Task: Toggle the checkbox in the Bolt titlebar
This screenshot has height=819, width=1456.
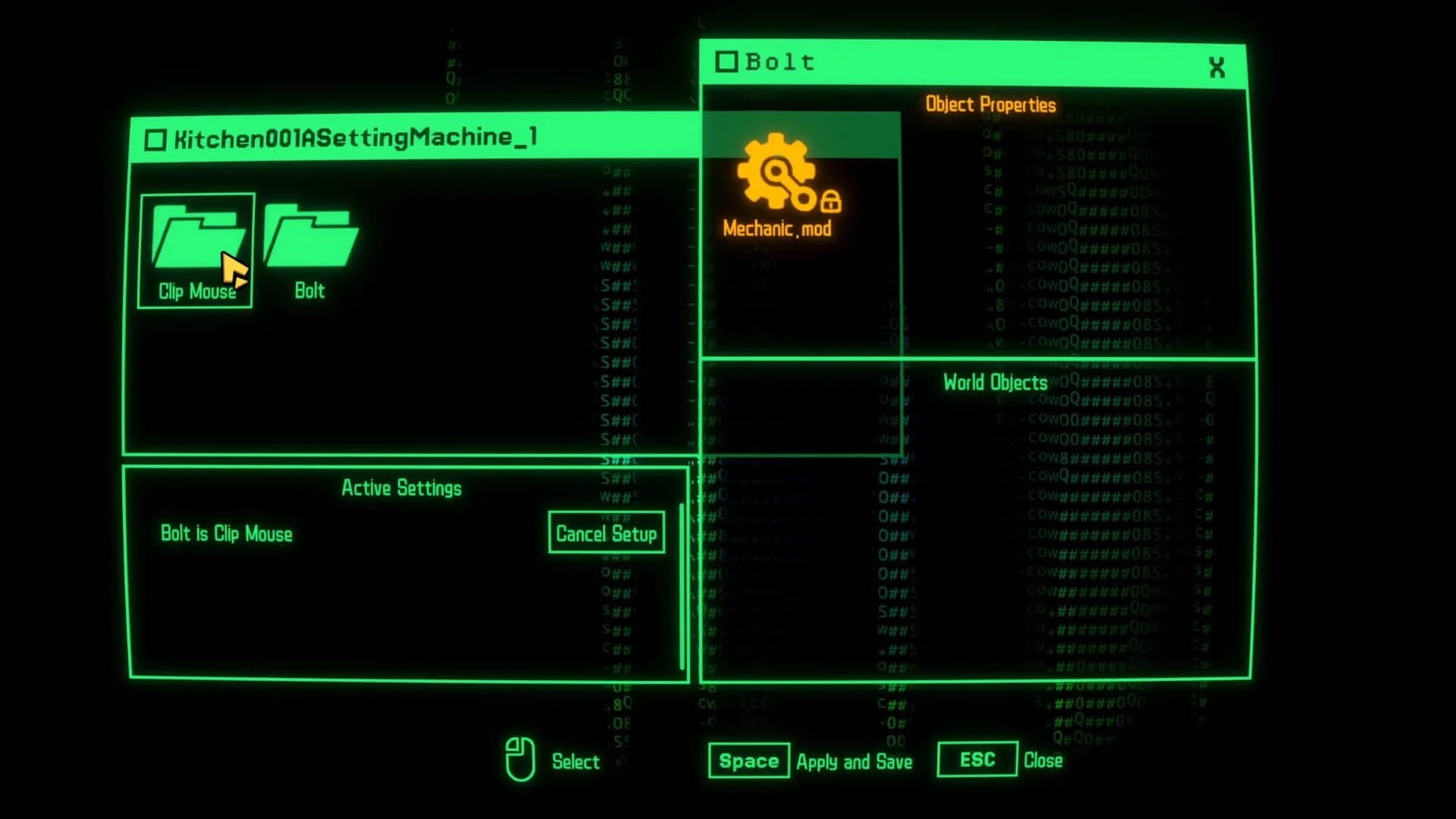Action: click(729, 62)
